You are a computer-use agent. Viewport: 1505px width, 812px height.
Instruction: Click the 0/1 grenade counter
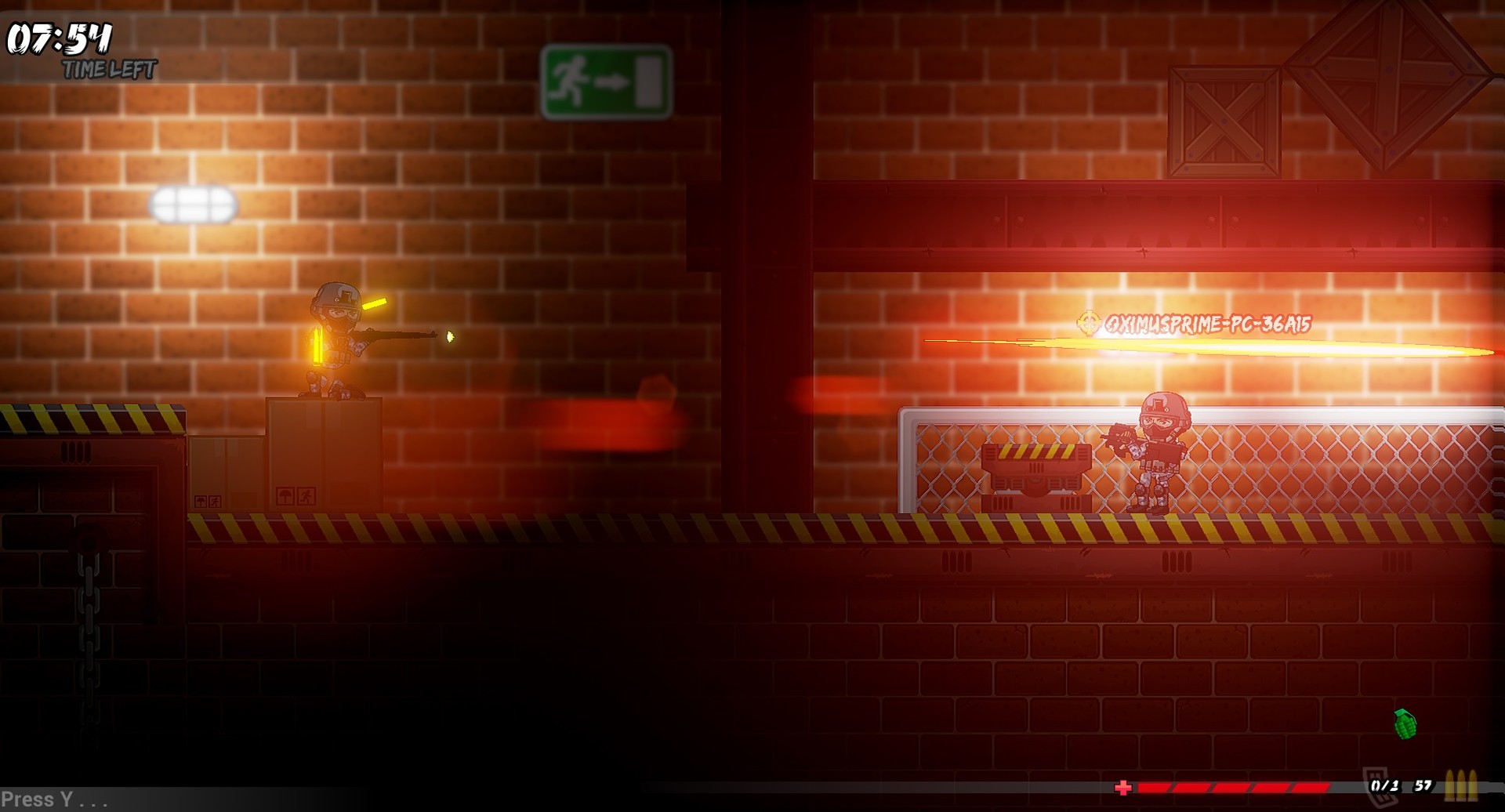(1384, 786)
